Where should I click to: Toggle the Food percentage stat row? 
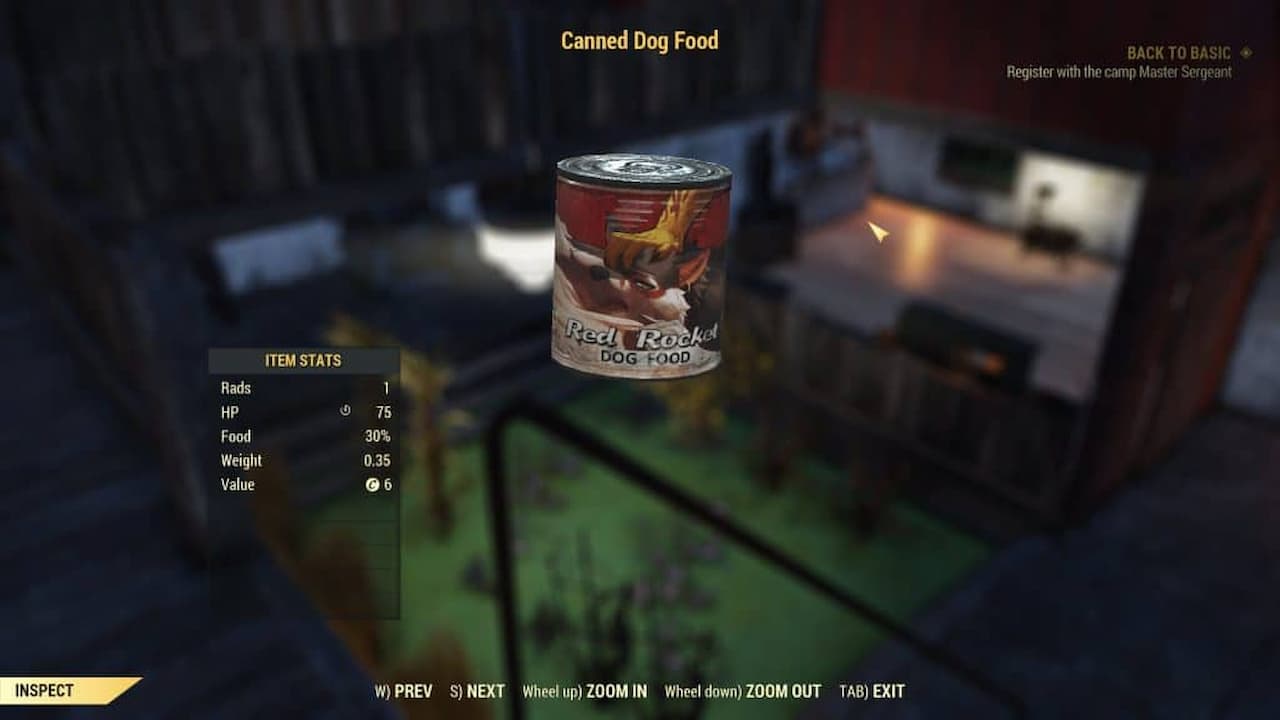(300, 436)
